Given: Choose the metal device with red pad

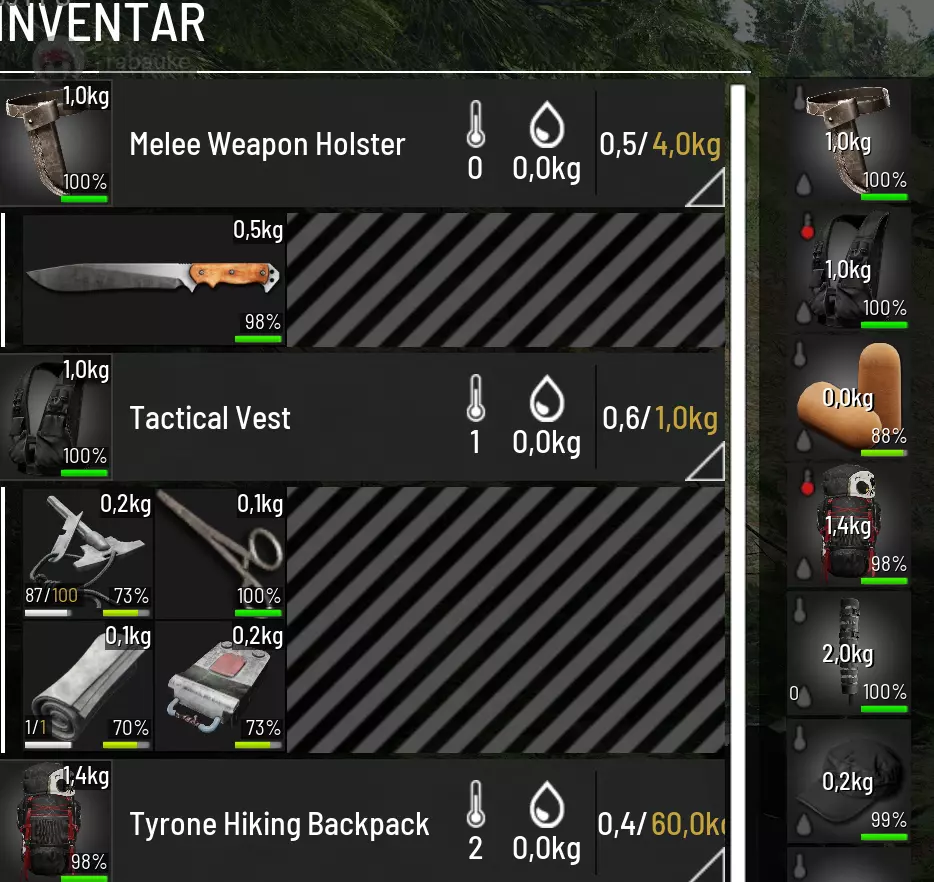Looking at the screenshot, I should (220, 686).
